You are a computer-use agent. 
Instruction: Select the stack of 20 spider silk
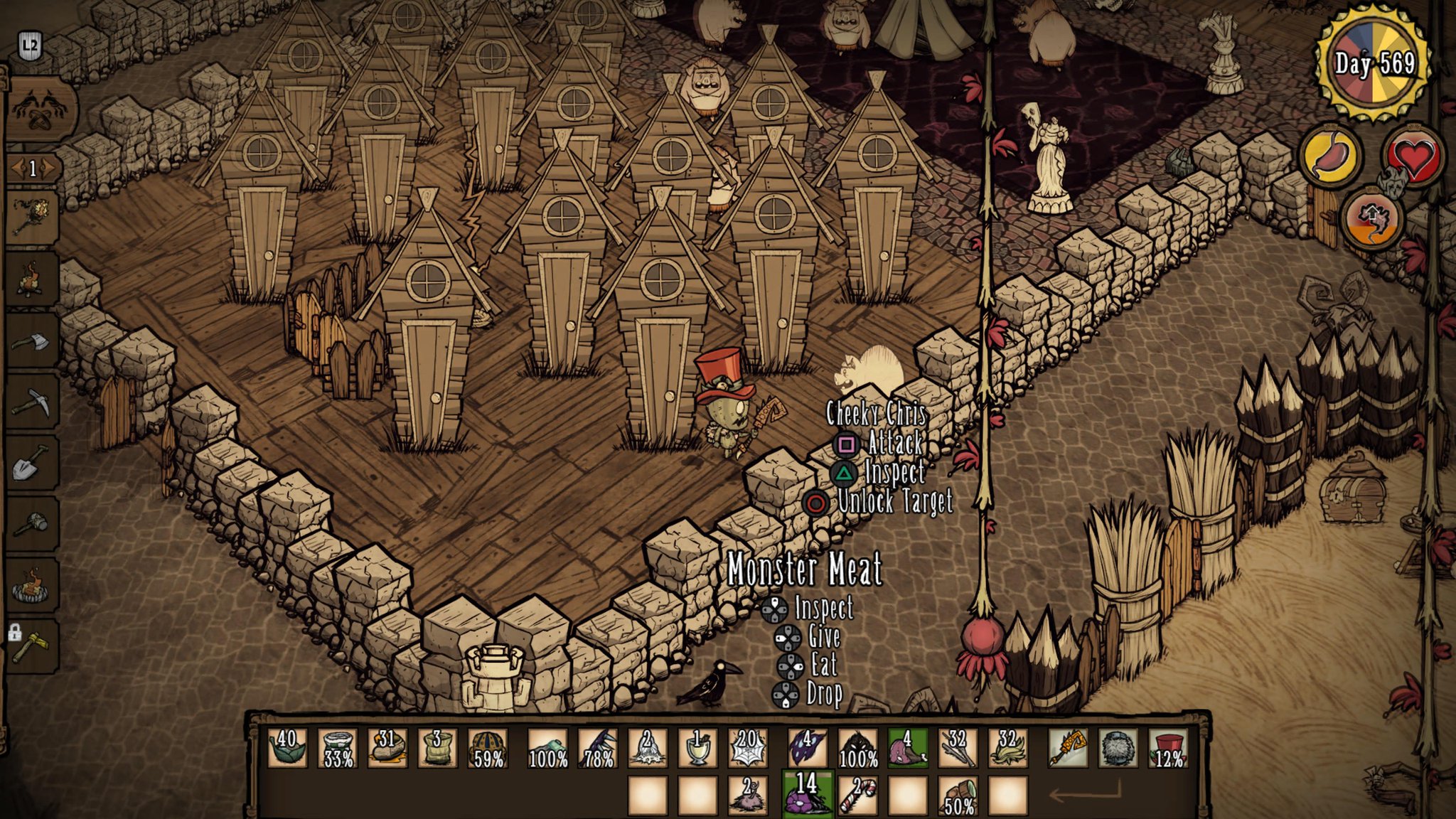[x=747, y=749]
